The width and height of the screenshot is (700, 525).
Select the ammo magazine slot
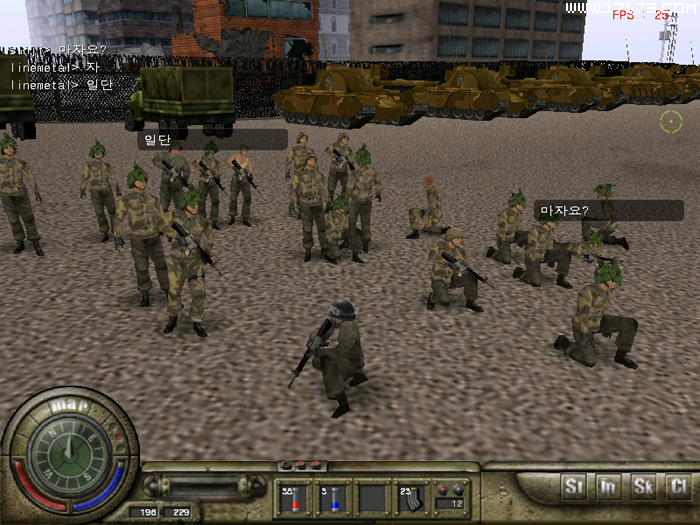click(410, 497)
